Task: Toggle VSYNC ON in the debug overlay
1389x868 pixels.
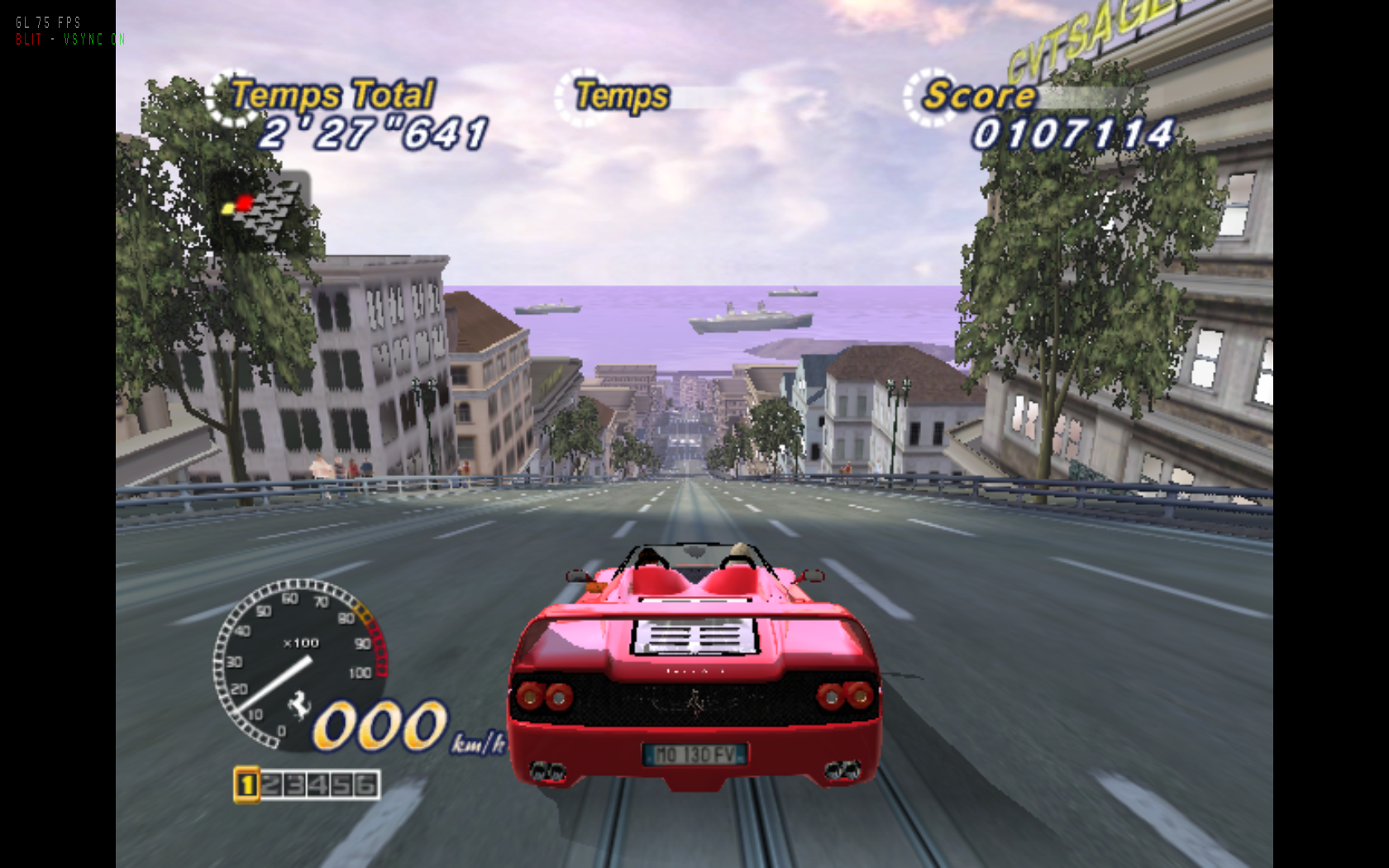Action: (x=93, y=38)
